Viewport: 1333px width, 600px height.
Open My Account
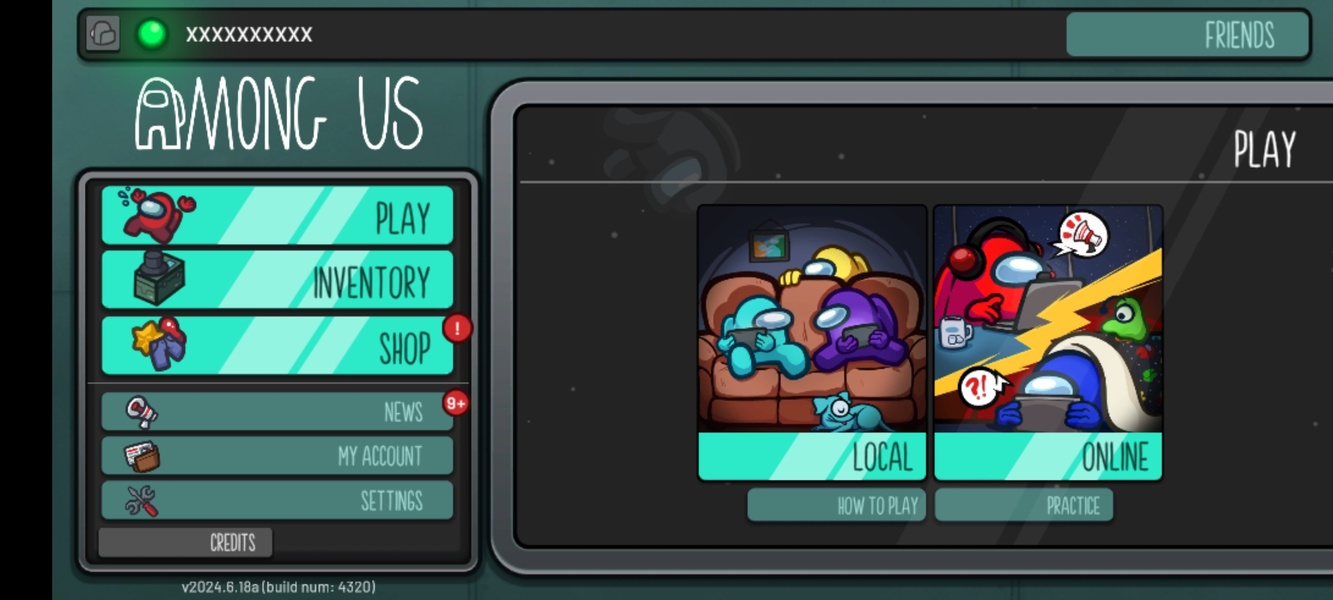click(277, 456)
